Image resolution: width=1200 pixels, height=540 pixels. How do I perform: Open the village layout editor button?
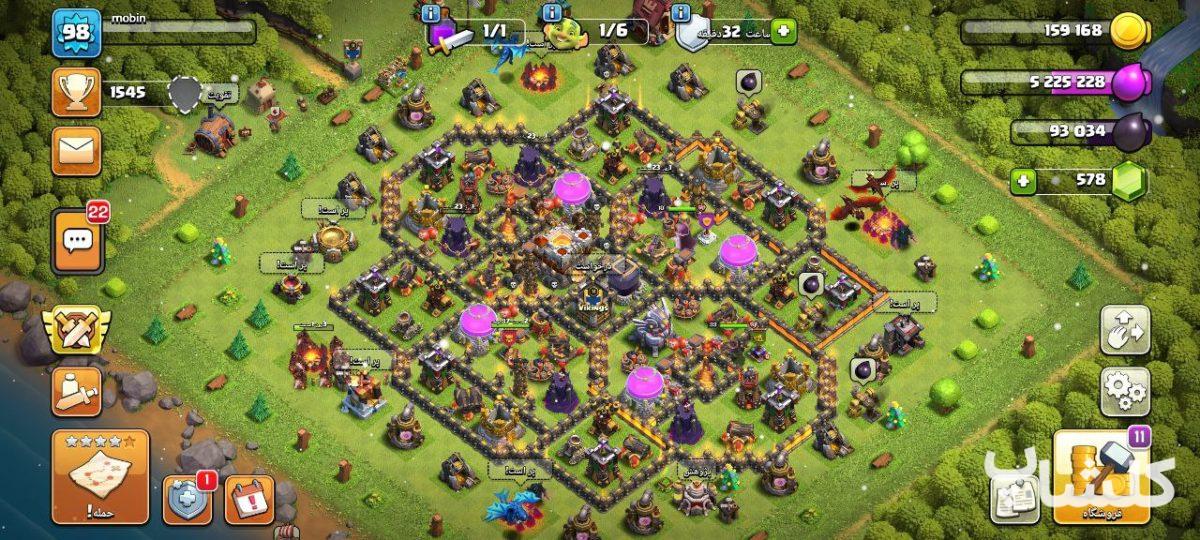click(x=1125, y=330)
